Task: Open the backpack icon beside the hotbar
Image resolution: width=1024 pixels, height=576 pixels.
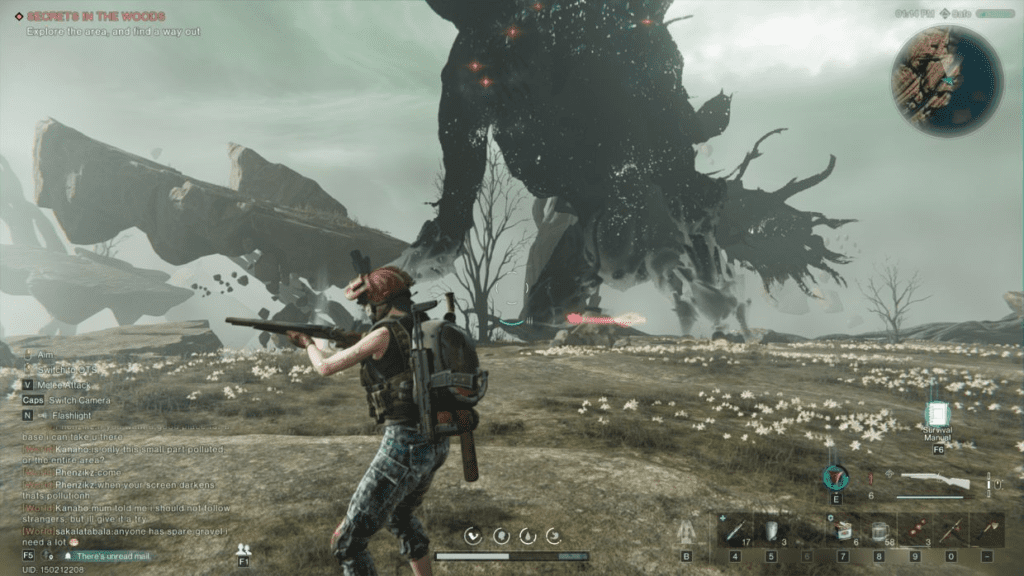Action: pyautogui.click(x=686, y=533)
